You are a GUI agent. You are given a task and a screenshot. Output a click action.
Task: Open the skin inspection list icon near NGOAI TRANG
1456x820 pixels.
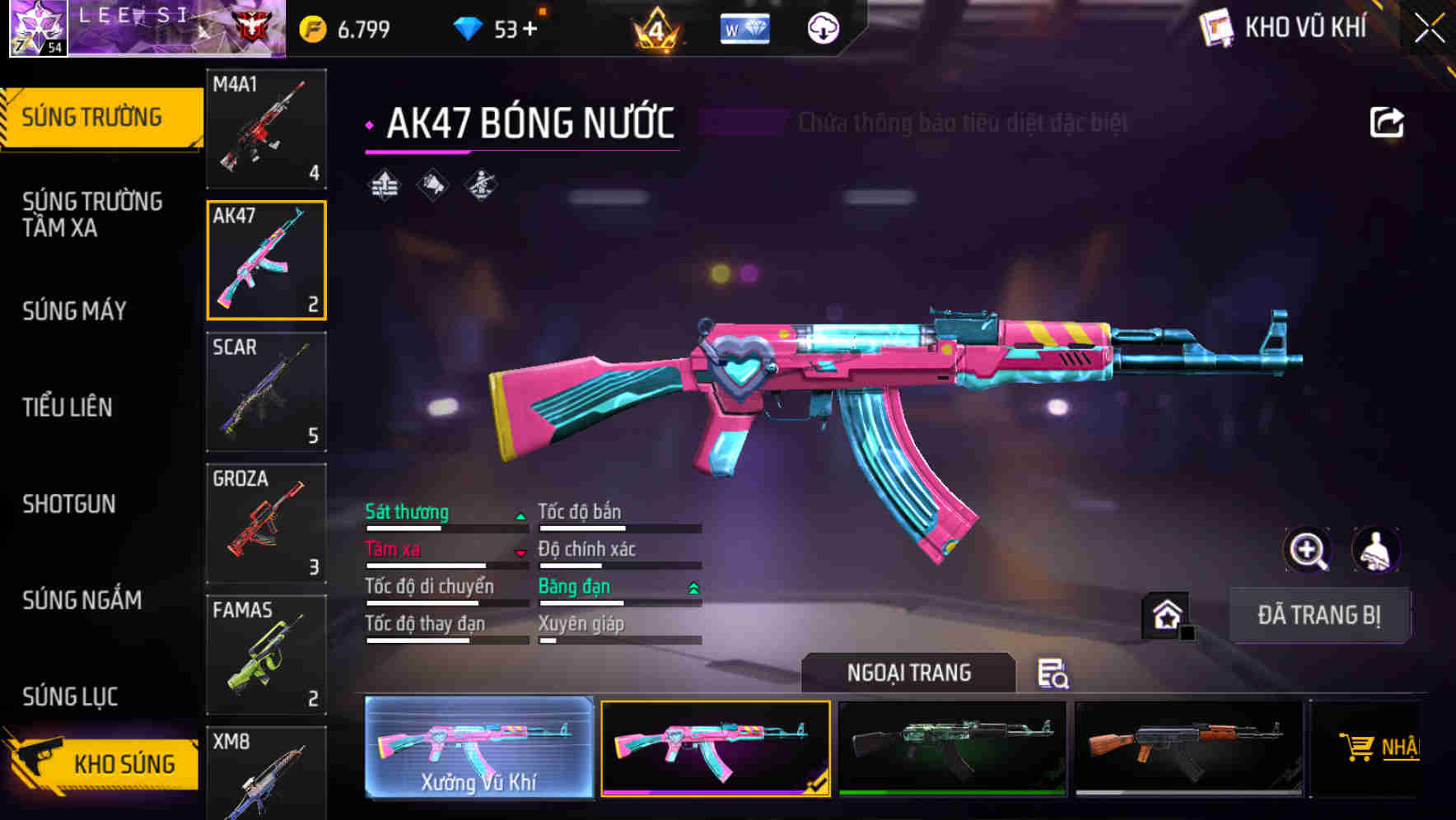1054,675
